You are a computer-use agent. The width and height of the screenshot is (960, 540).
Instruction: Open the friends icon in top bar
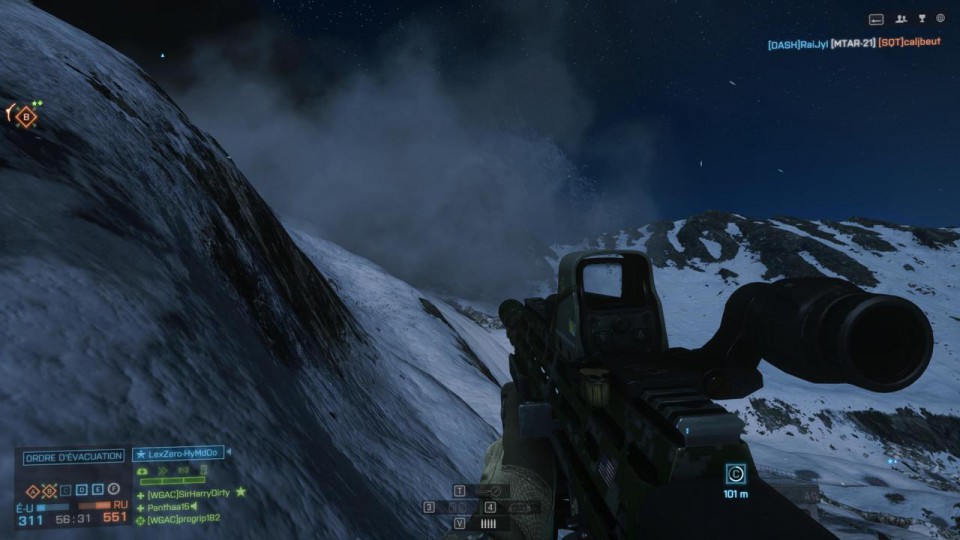(x=901, y=19)
